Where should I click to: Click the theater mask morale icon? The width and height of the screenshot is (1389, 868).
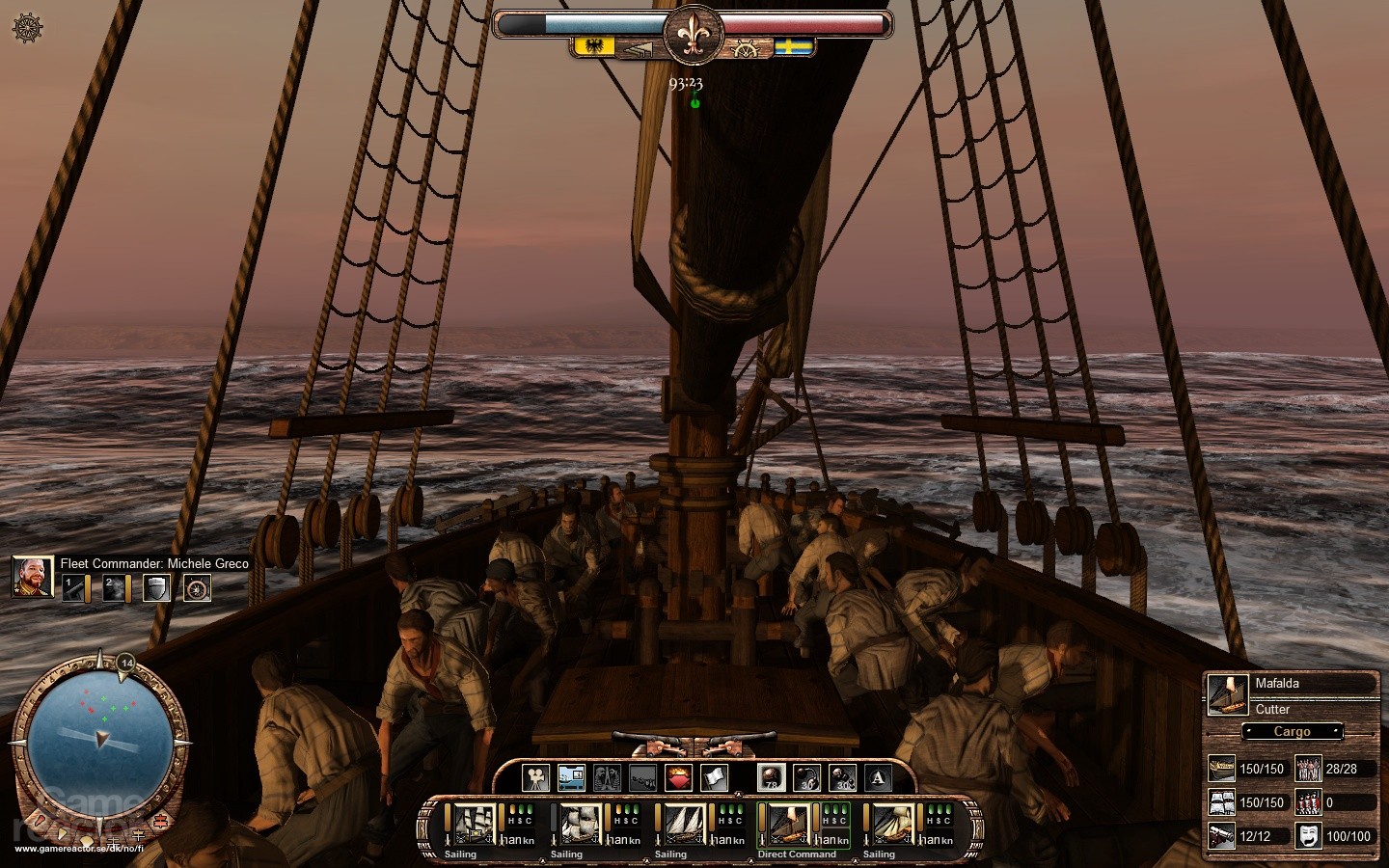click(x=1309, y=836)
